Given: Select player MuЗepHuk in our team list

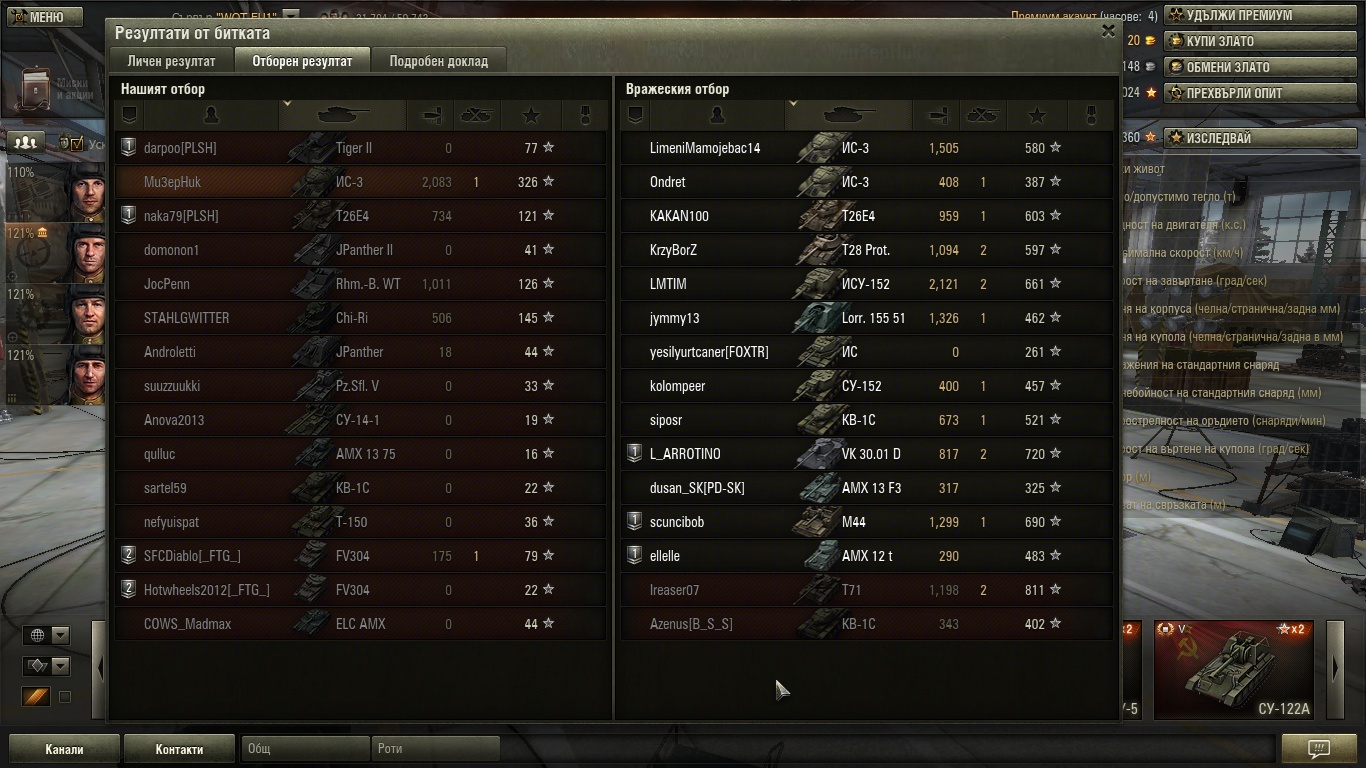Looking at the screenshot, I should pyautogui.click(x=172, y=182).
